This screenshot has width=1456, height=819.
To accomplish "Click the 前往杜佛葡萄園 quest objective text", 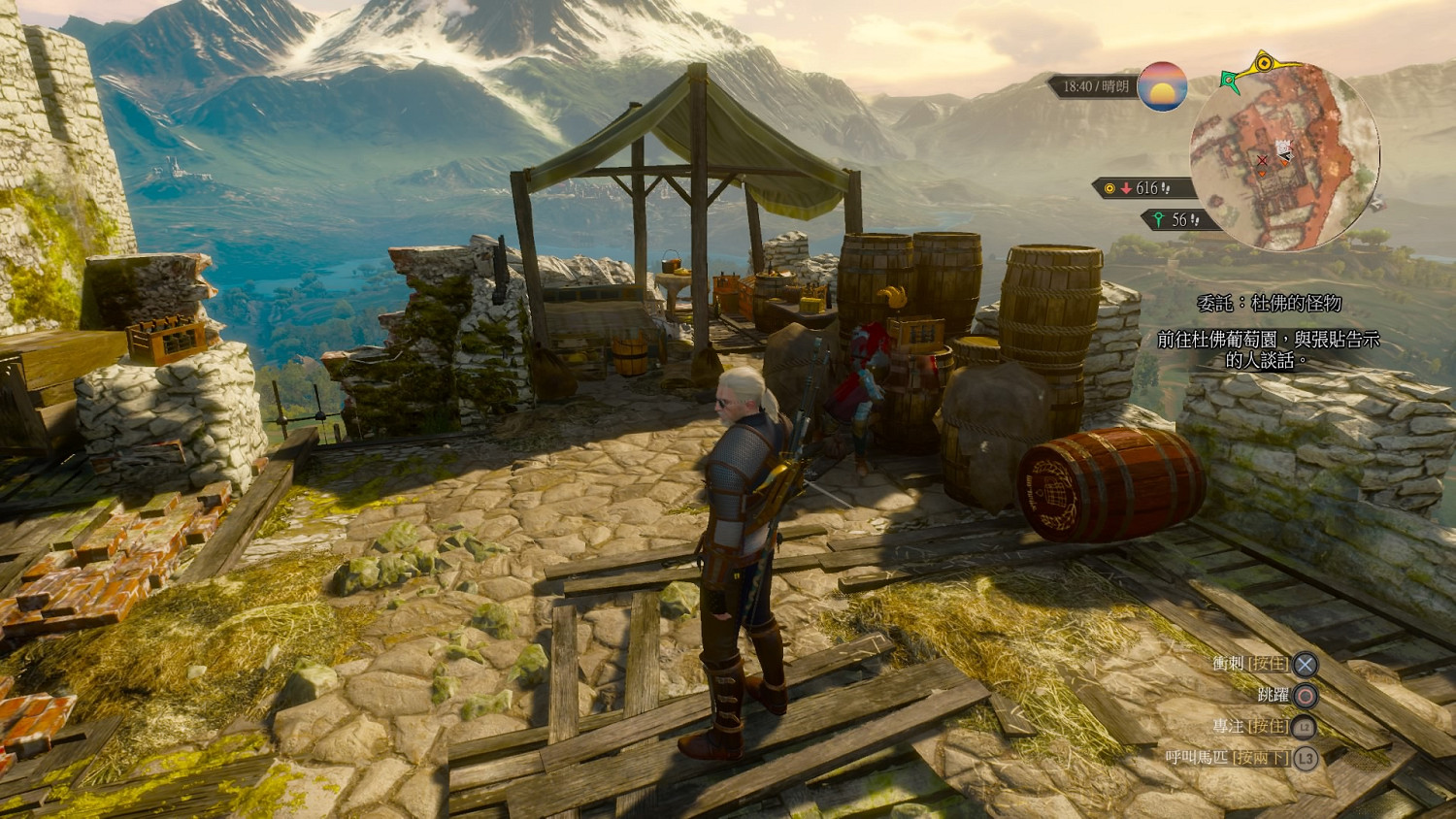I will 1268,349.
